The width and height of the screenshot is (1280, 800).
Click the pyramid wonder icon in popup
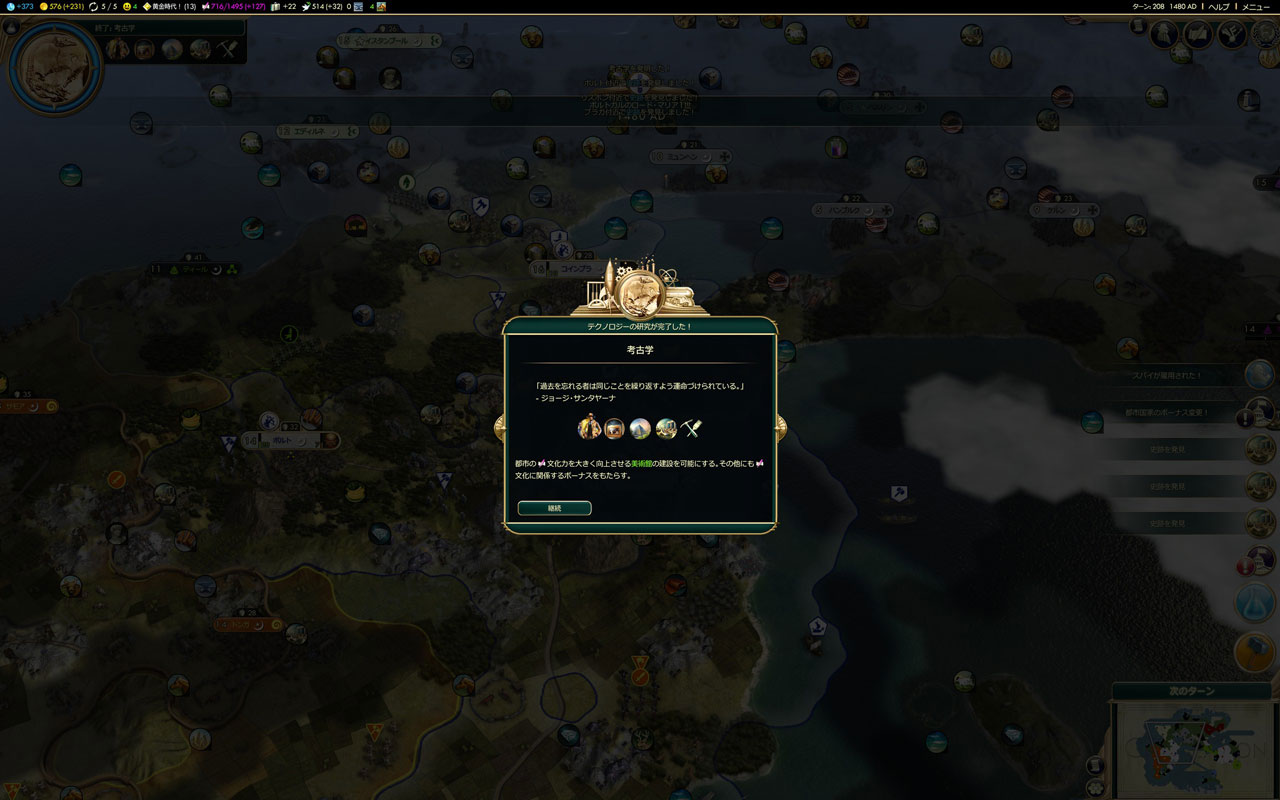coord(640,429)
